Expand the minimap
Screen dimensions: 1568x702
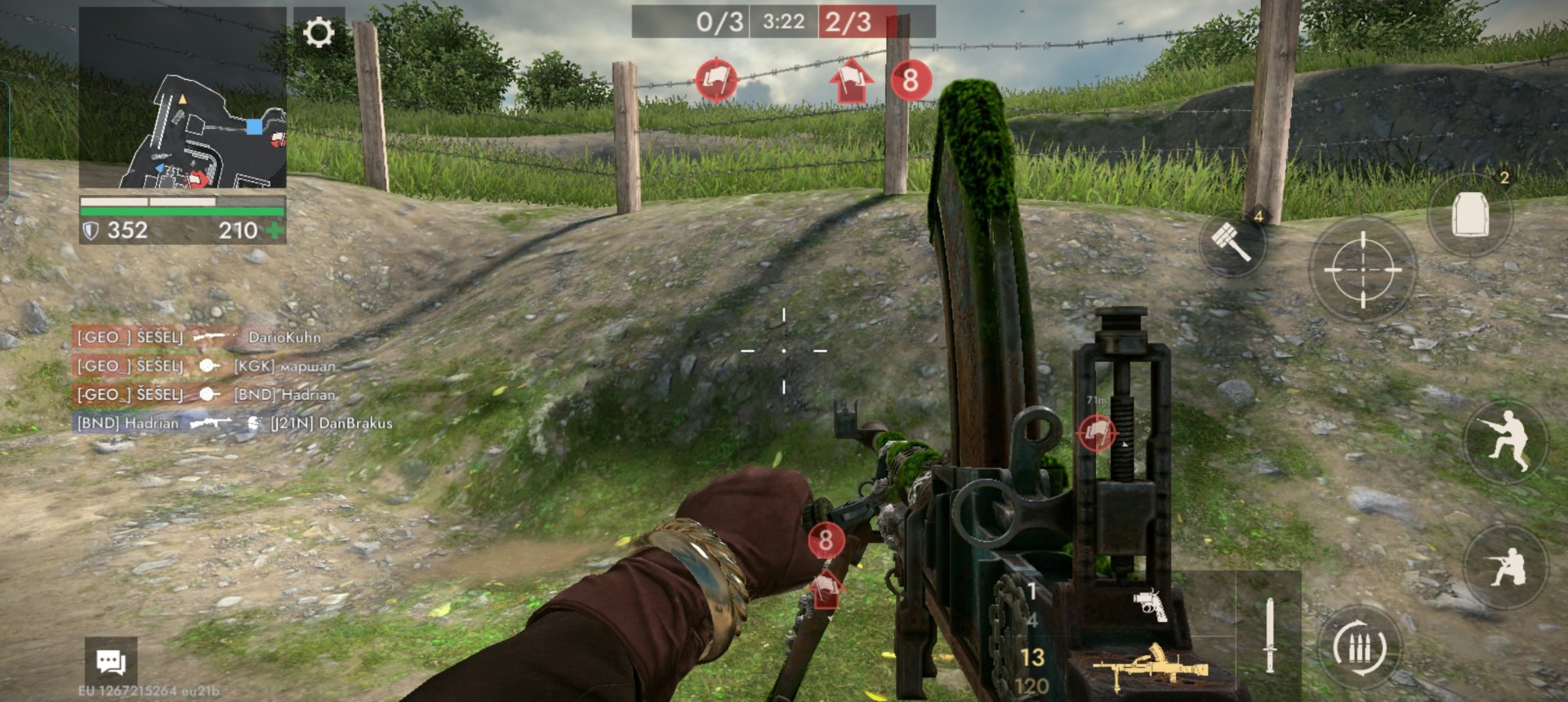click(x=183, y=99)
